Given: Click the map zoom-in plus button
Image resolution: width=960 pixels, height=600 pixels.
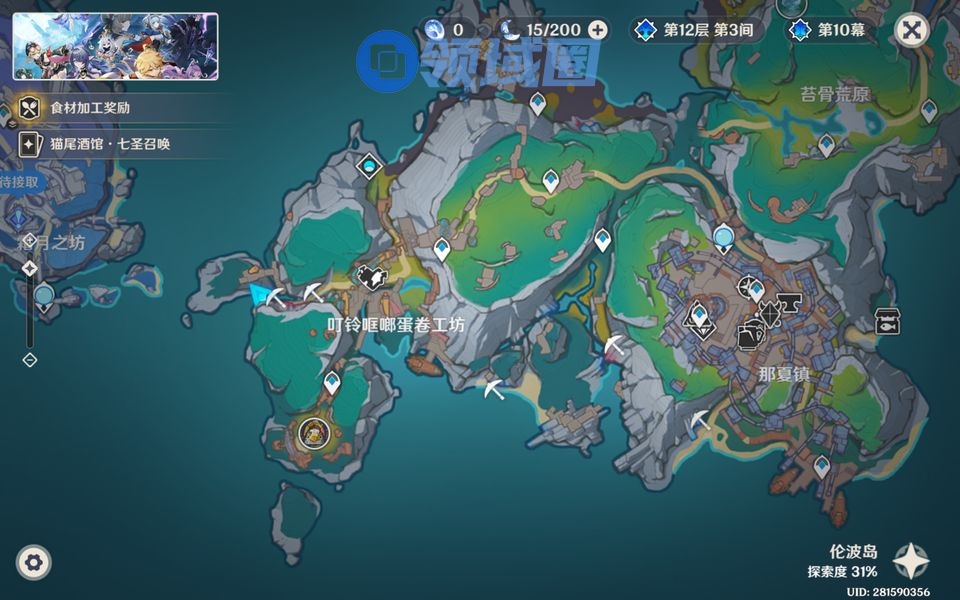Looking at the screenshot, I should 30,240.
